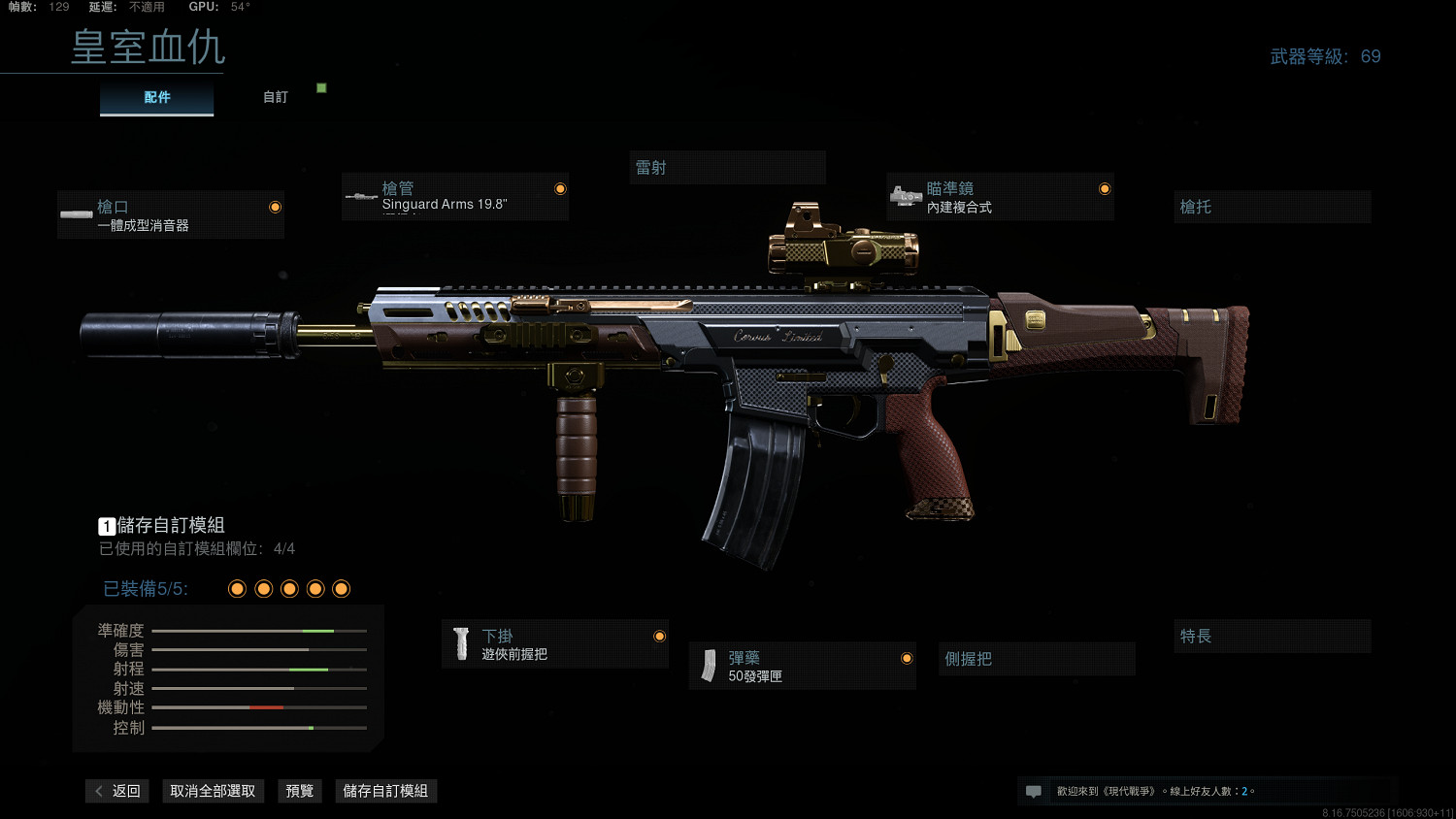Open the 槍管 Singuard Arms barrel slot

(x=454, y=197)
